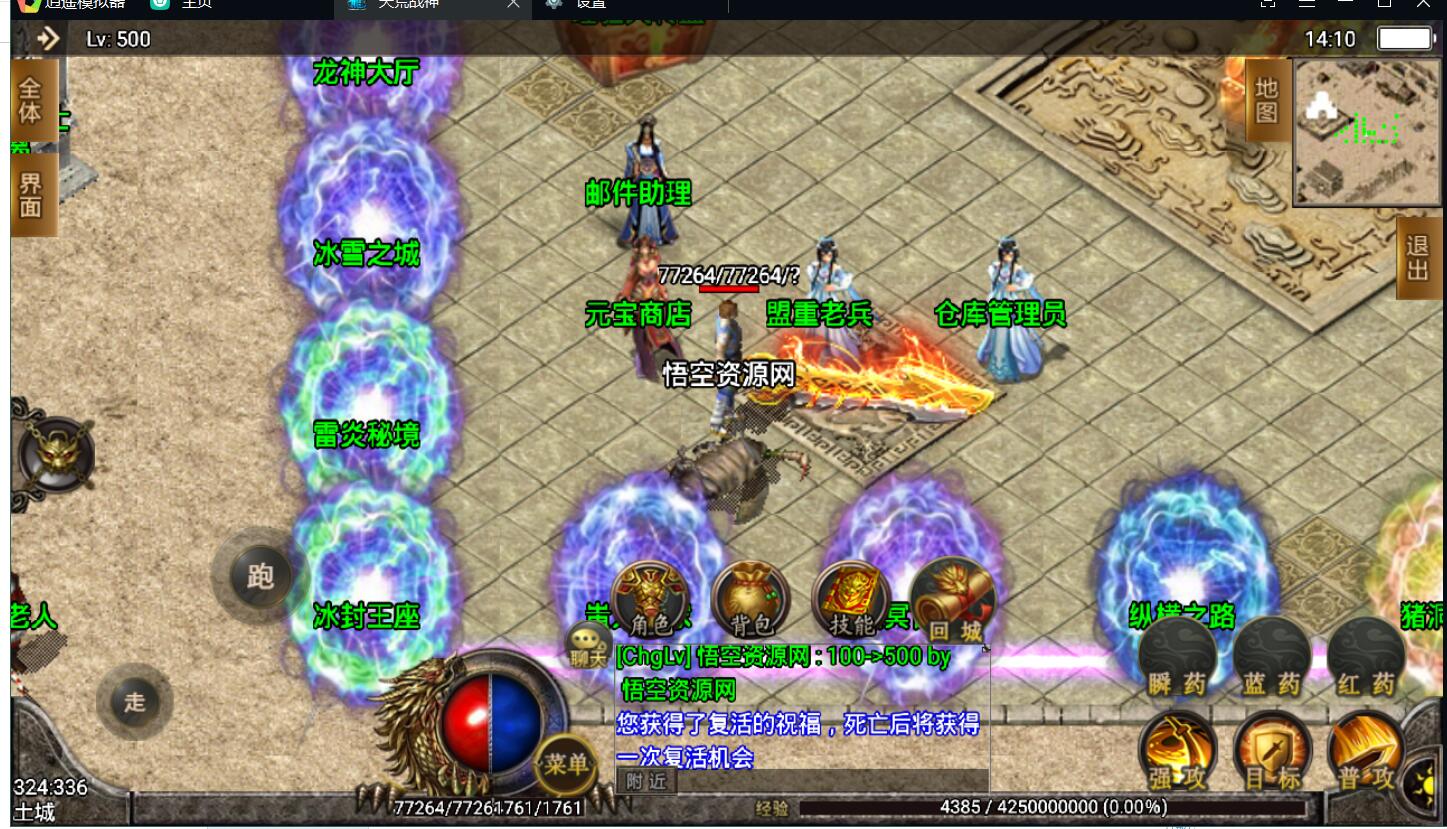The image size is (1447, 829).
Task: Tap the 目标 target shield button
Action: tap(1272, 753)
